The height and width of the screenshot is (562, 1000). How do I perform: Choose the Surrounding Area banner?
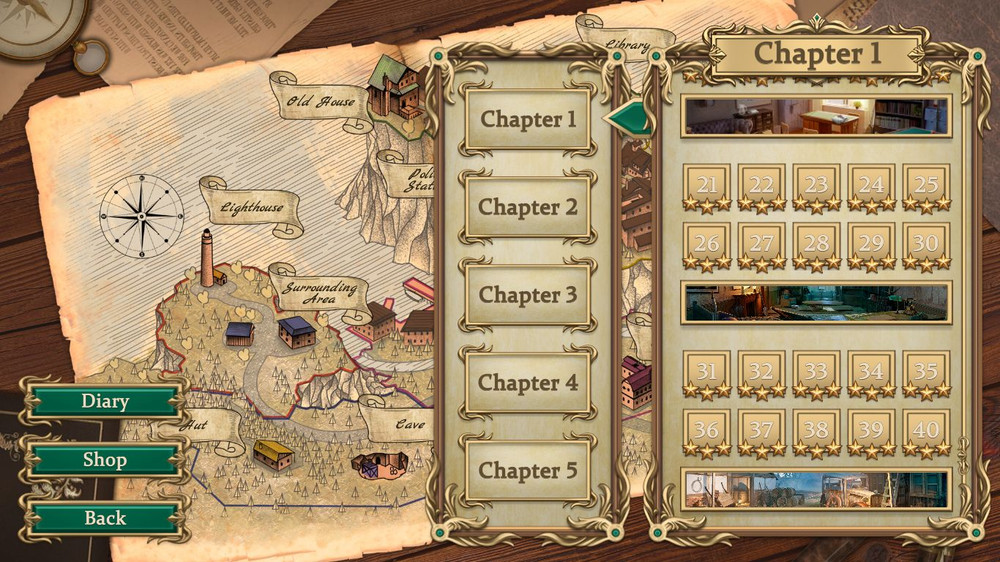click(318, 293)
